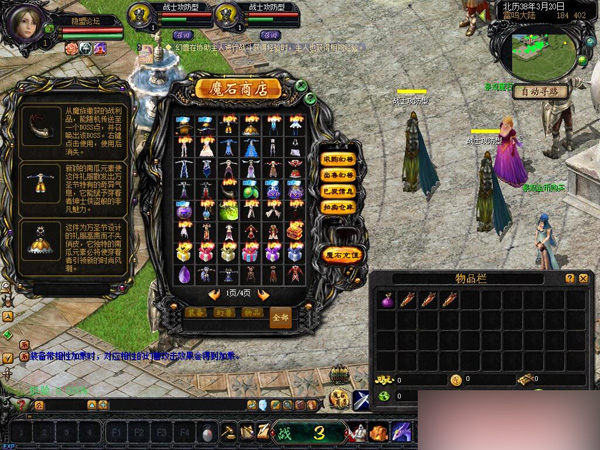Go to the next shop page arrow

[x=264, y=295]
